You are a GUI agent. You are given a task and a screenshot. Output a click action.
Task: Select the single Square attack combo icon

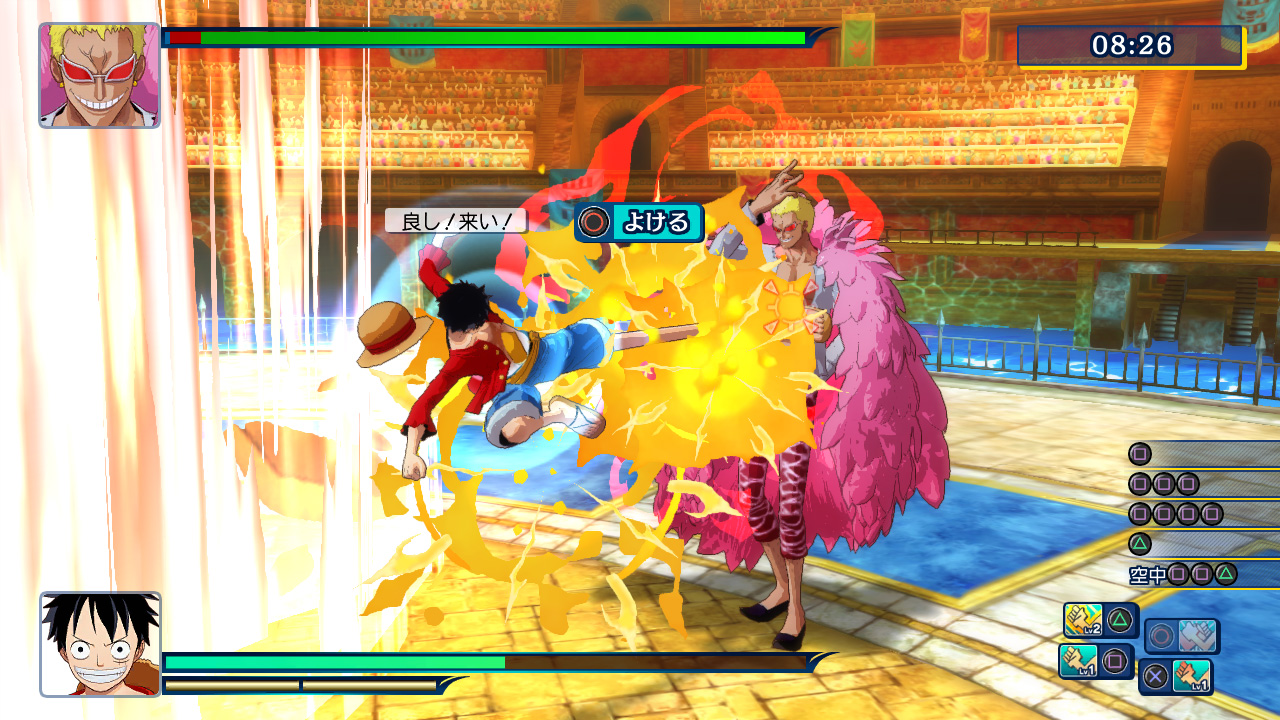[1139, 454]
